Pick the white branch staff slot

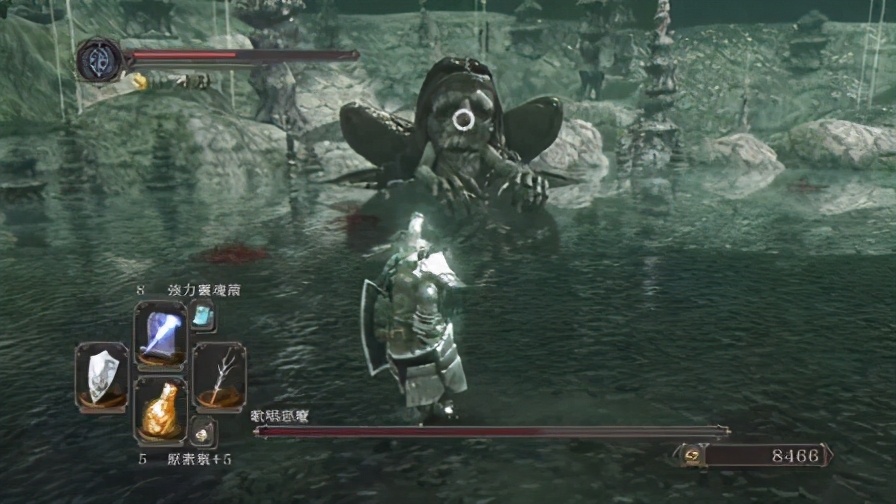tap(218, 375)
